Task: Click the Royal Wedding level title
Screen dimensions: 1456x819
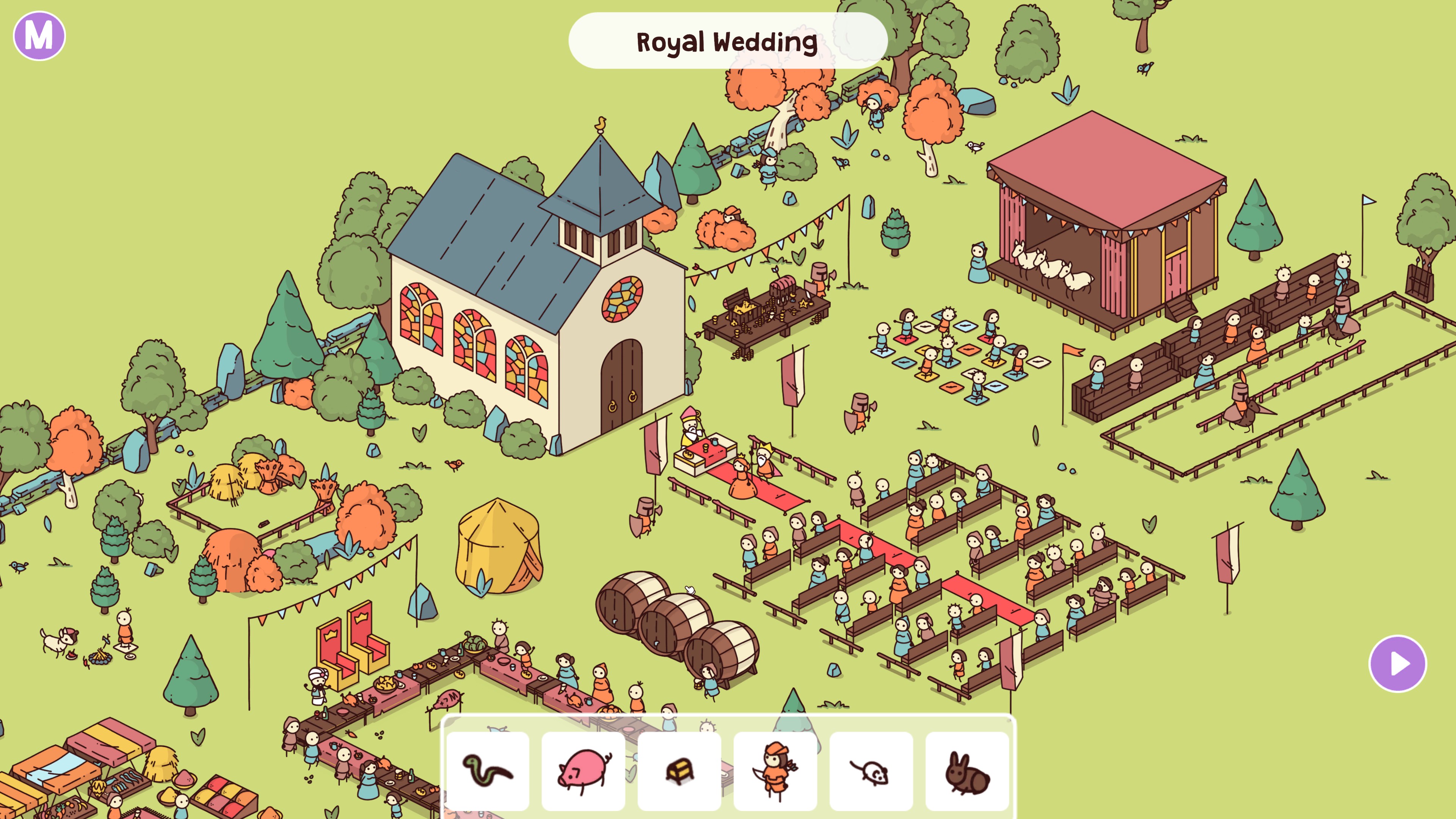Action: pyautogui.click(x=728, y=41)
